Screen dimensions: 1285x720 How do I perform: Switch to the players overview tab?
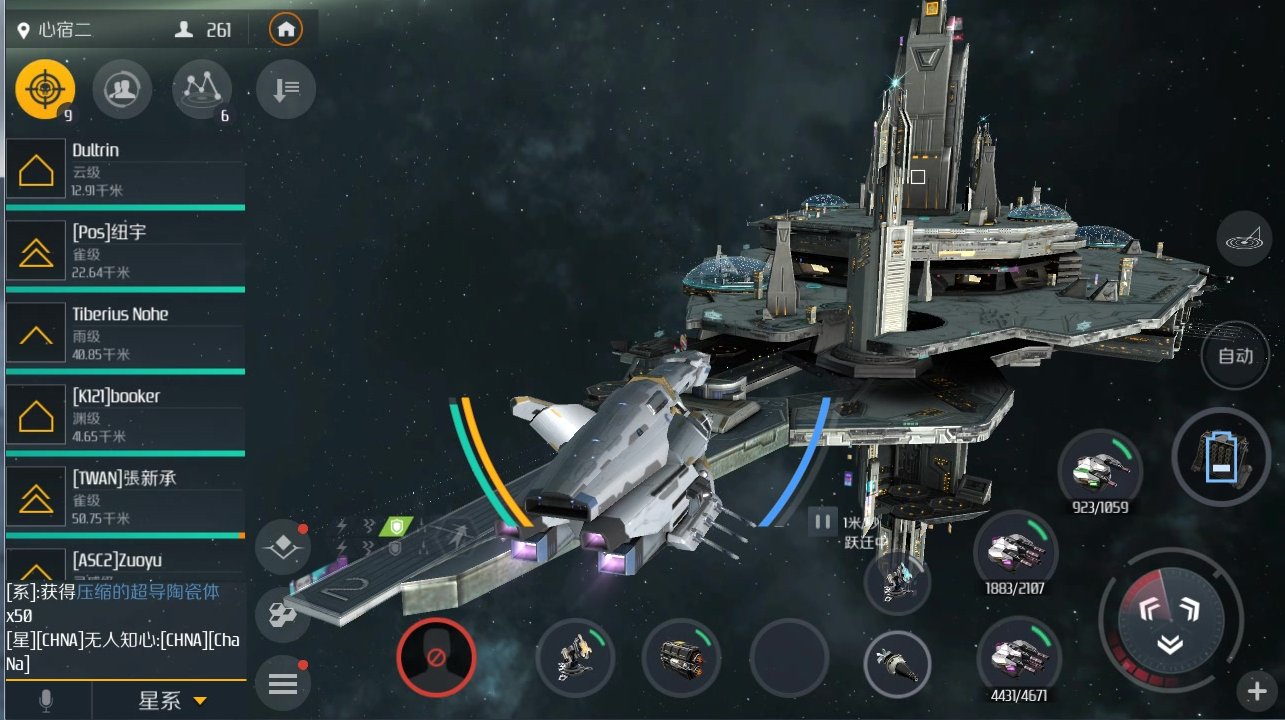(122, 90)
